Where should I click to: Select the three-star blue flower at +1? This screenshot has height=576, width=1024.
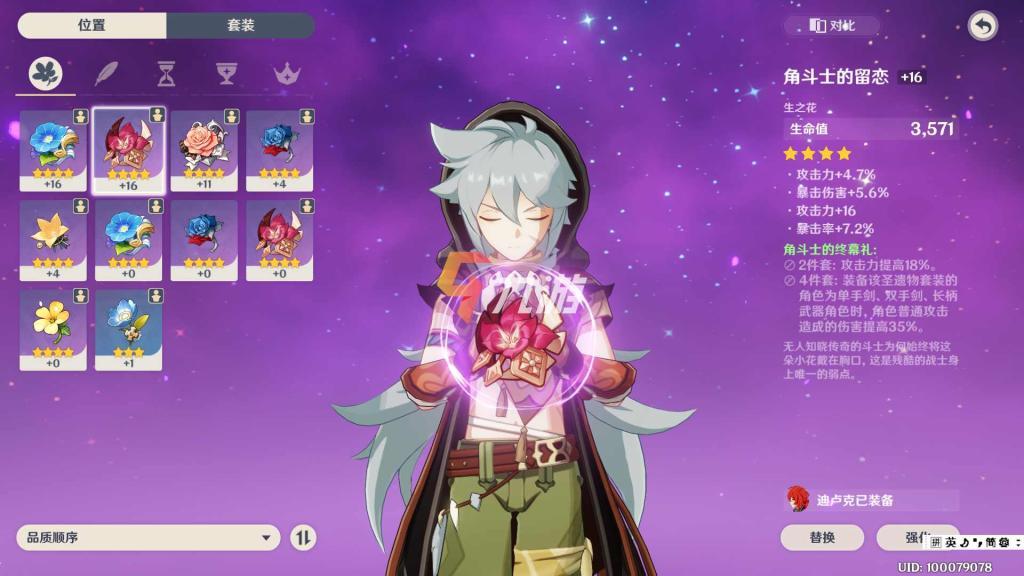[128, 328]
